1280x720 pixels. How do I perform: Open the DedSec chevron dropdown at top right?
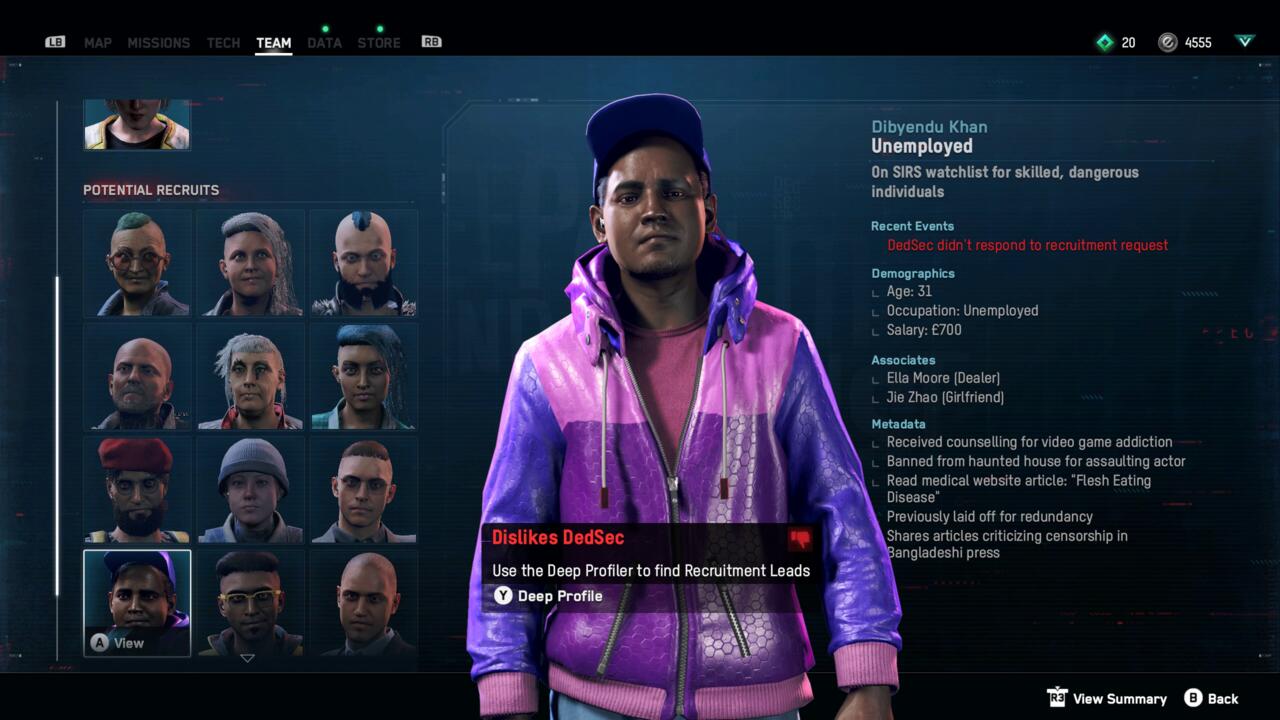coord(1244,42)
